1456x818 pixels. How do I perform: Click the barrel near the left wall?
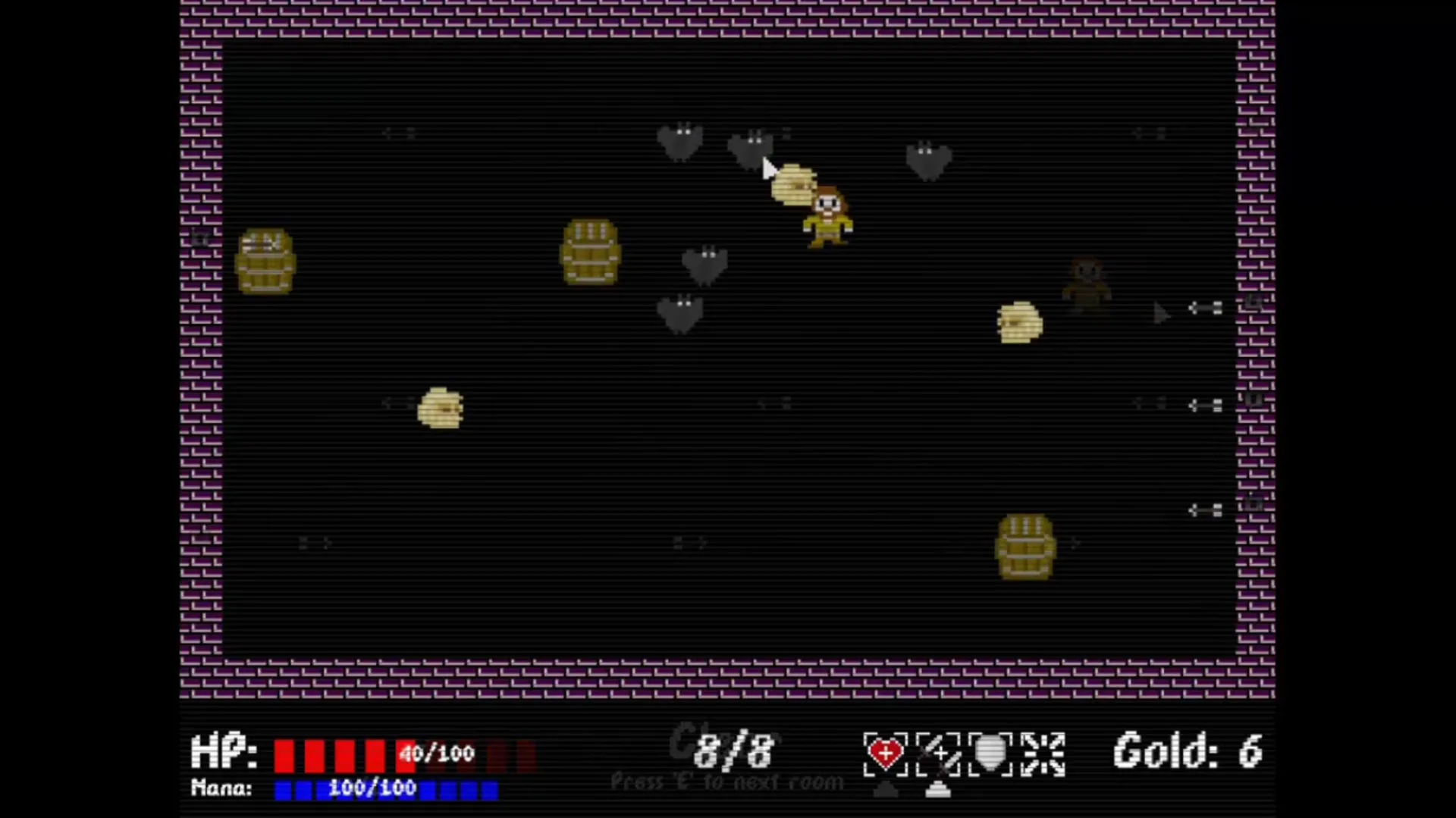tap(267, 262)
